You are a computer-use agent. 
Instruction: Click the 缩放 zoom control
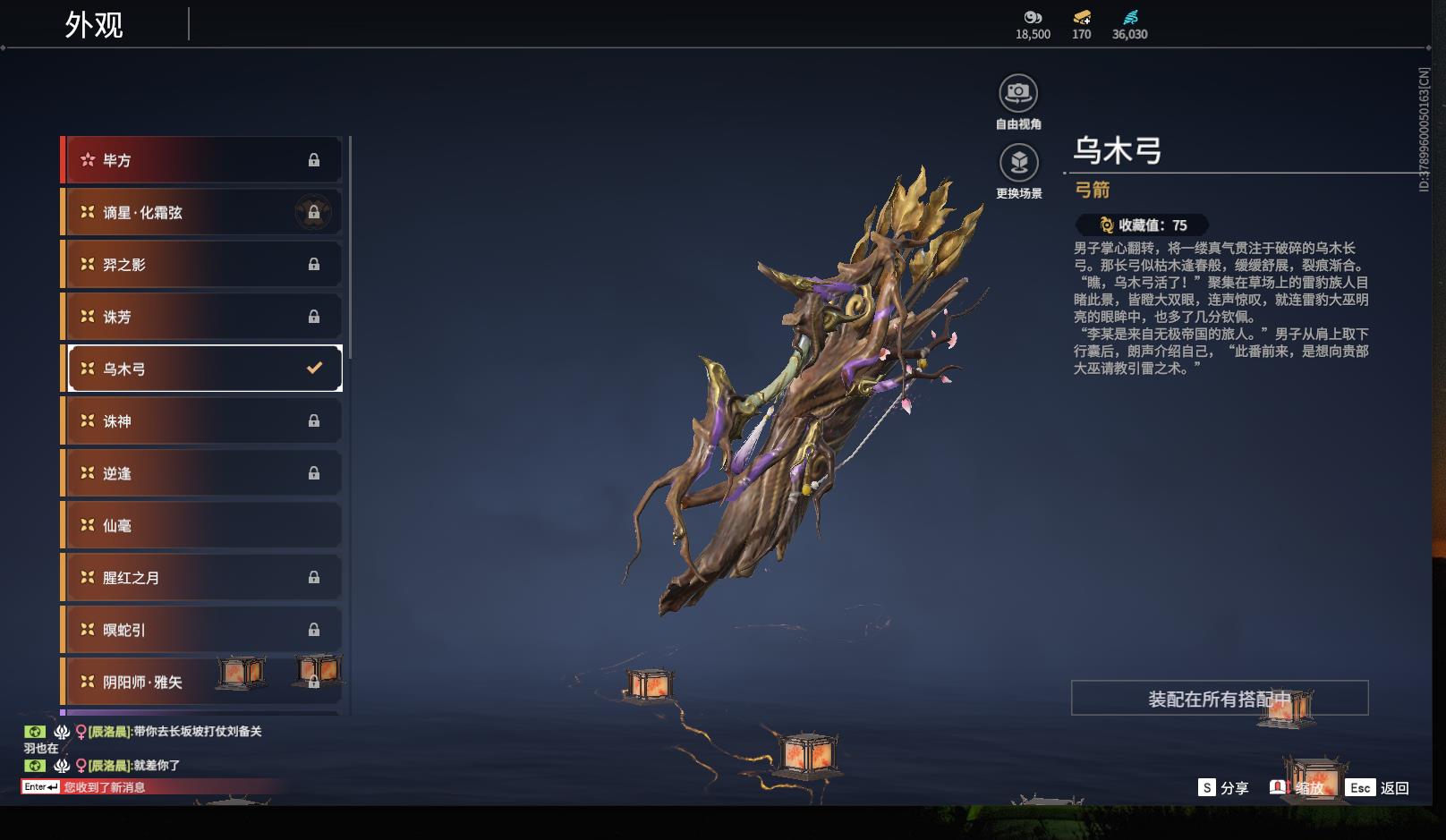pyautogui.click(x=1297, y=788)
